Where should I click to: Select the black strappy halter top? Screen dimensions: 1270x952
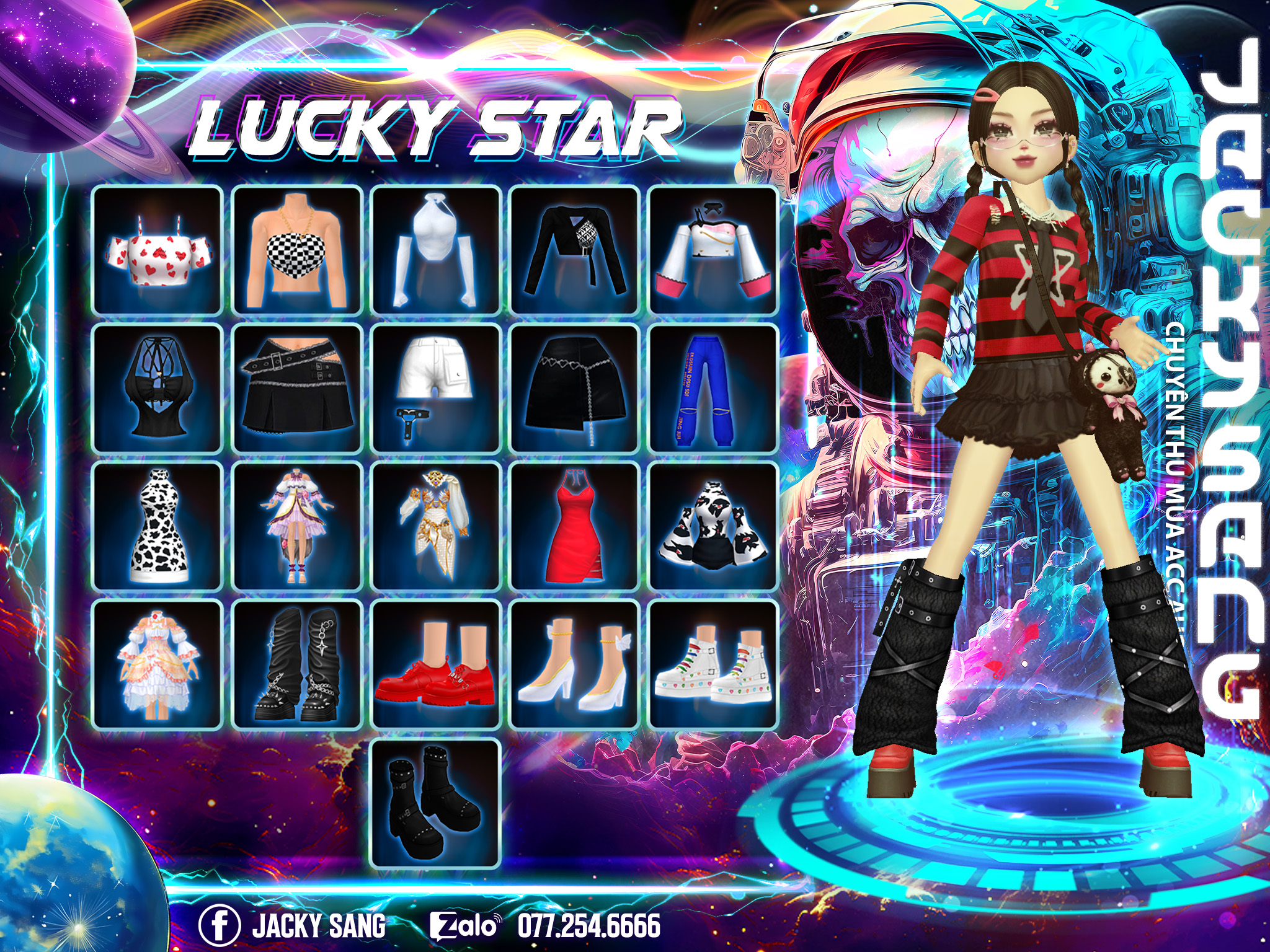click(x=158, y=388)
